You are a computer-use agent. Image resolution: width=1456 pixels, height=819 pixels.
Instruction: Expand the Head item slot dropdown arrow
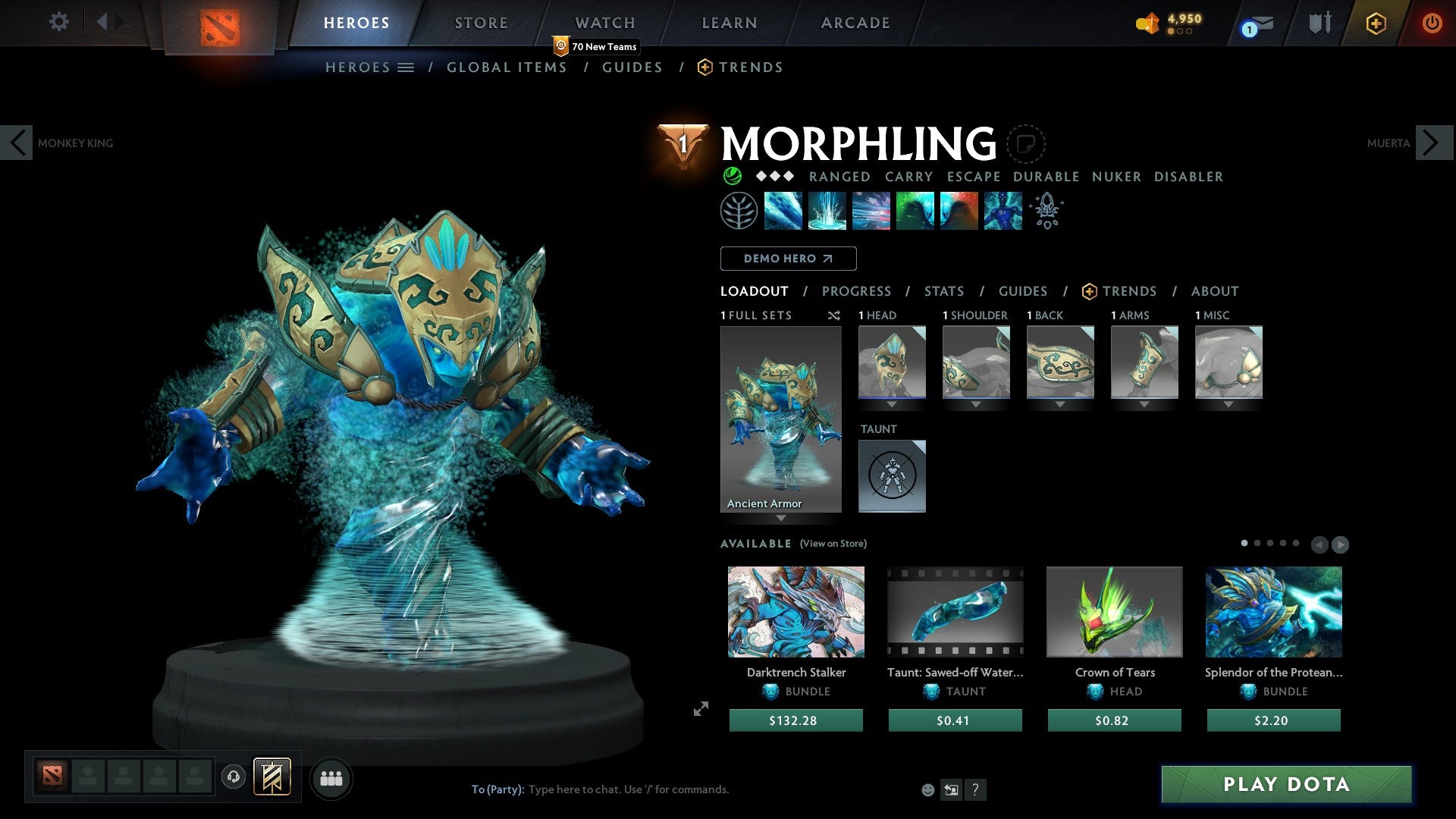pos(892,404)
